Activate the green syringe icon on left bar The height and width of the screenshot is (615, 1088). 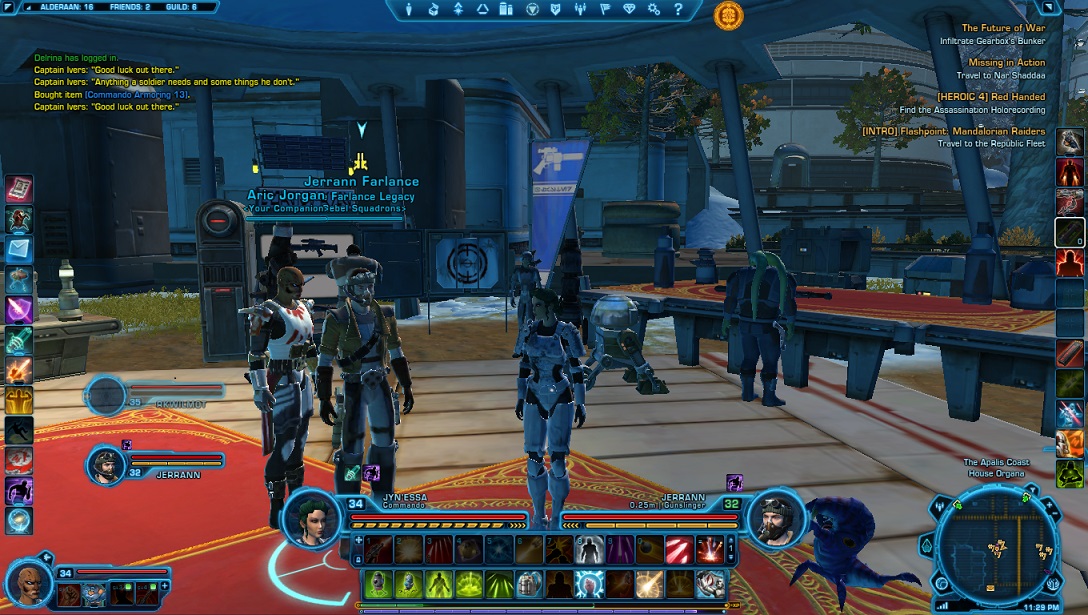(x=19, y=339)
